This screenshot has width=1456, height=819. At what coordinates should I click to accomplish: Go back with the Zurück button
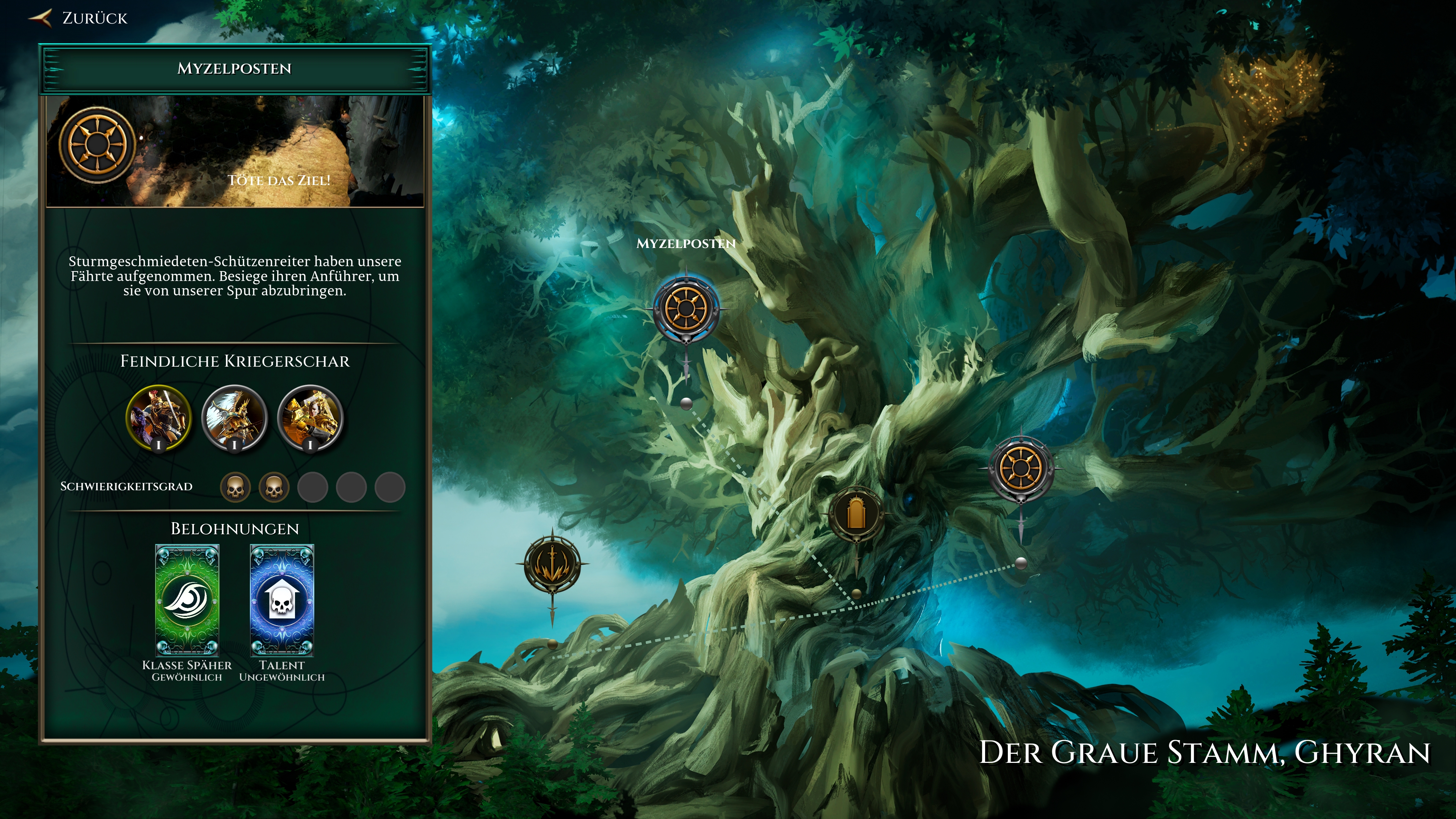[x=79, y=18]
